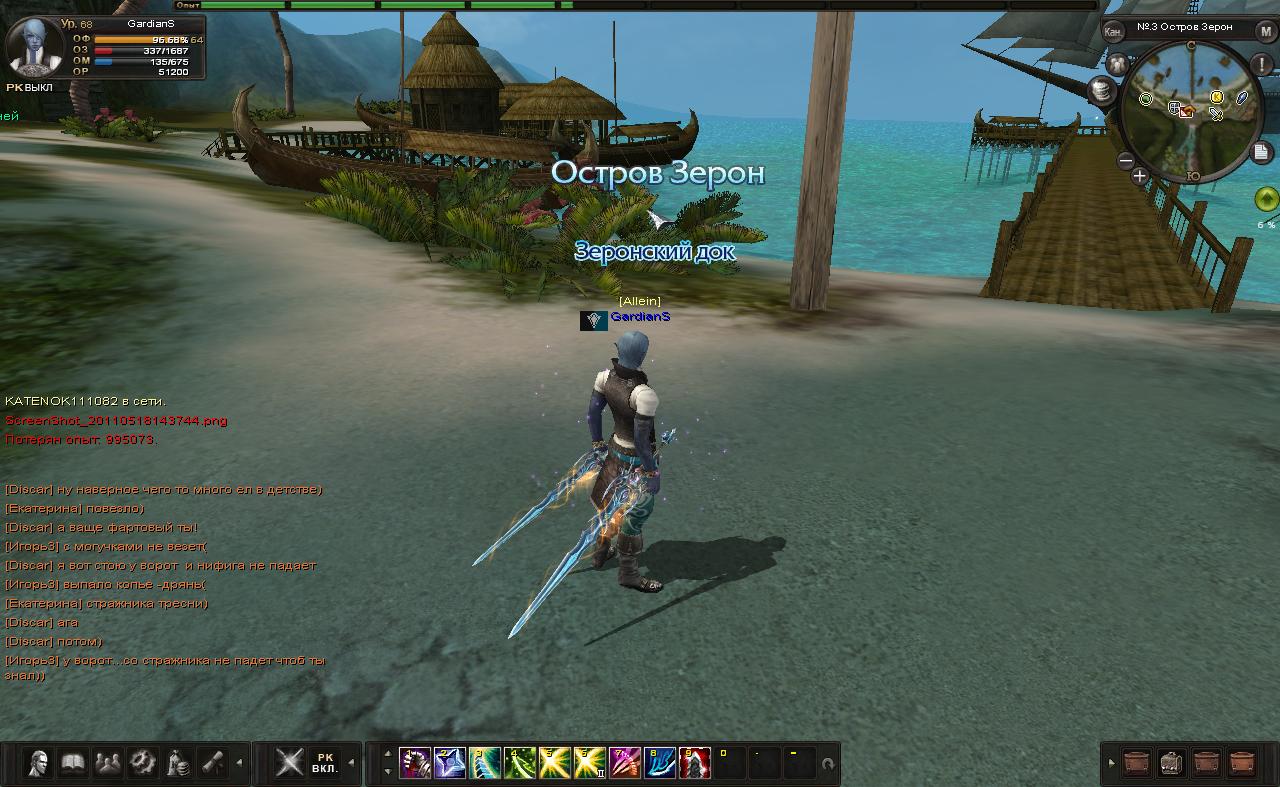Click the rotate arrow beside the hotbar
This screenshot has height=787, width=1280.
tap(828, 765)
